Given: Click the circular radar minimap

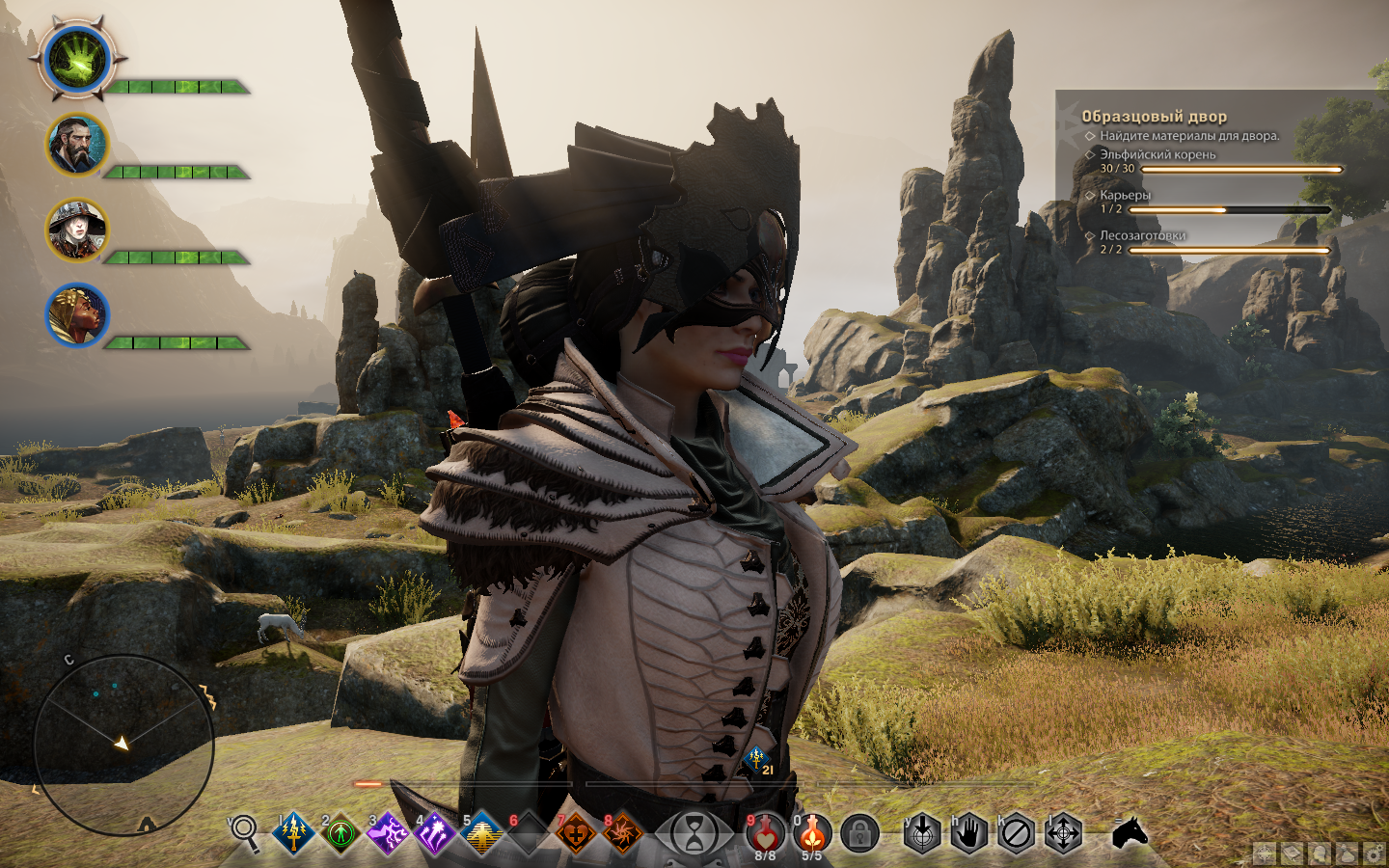Looking at the screenshot, I should pos(123,744).
